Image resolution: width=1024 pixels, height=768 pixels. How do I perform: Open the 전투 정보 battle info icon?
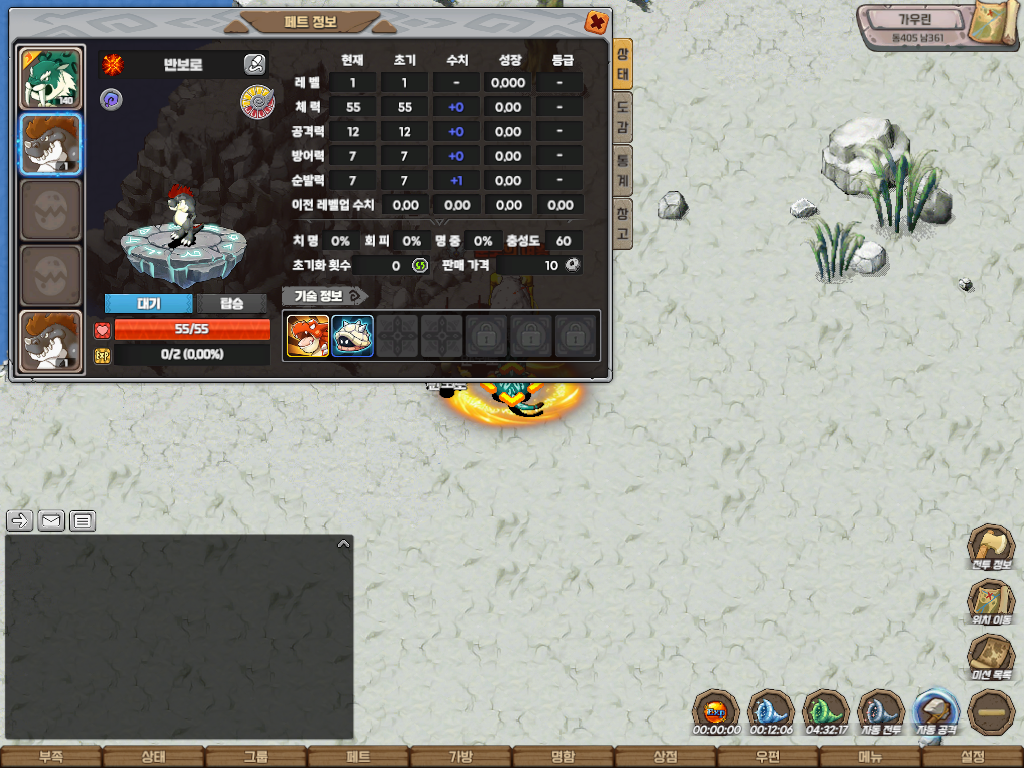coord(990,547)
